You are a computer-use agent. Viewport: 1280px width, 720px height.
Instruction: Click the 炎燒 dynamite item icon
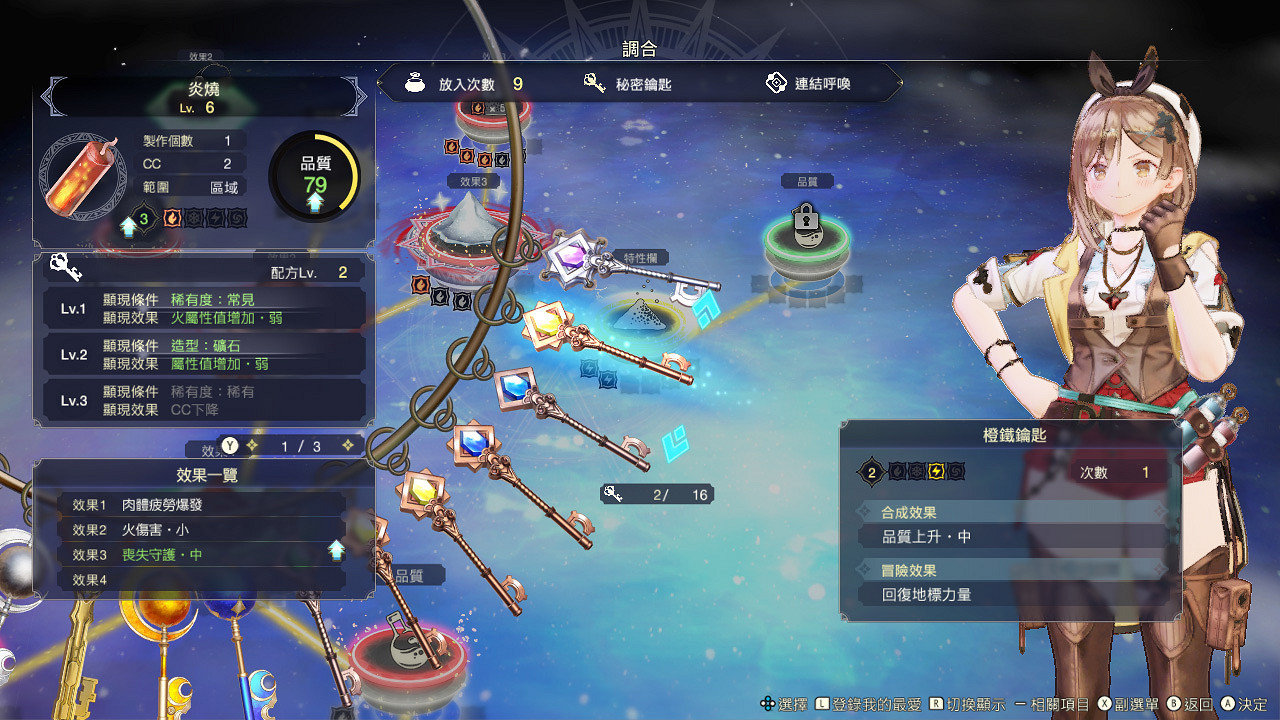pos(80,177)
